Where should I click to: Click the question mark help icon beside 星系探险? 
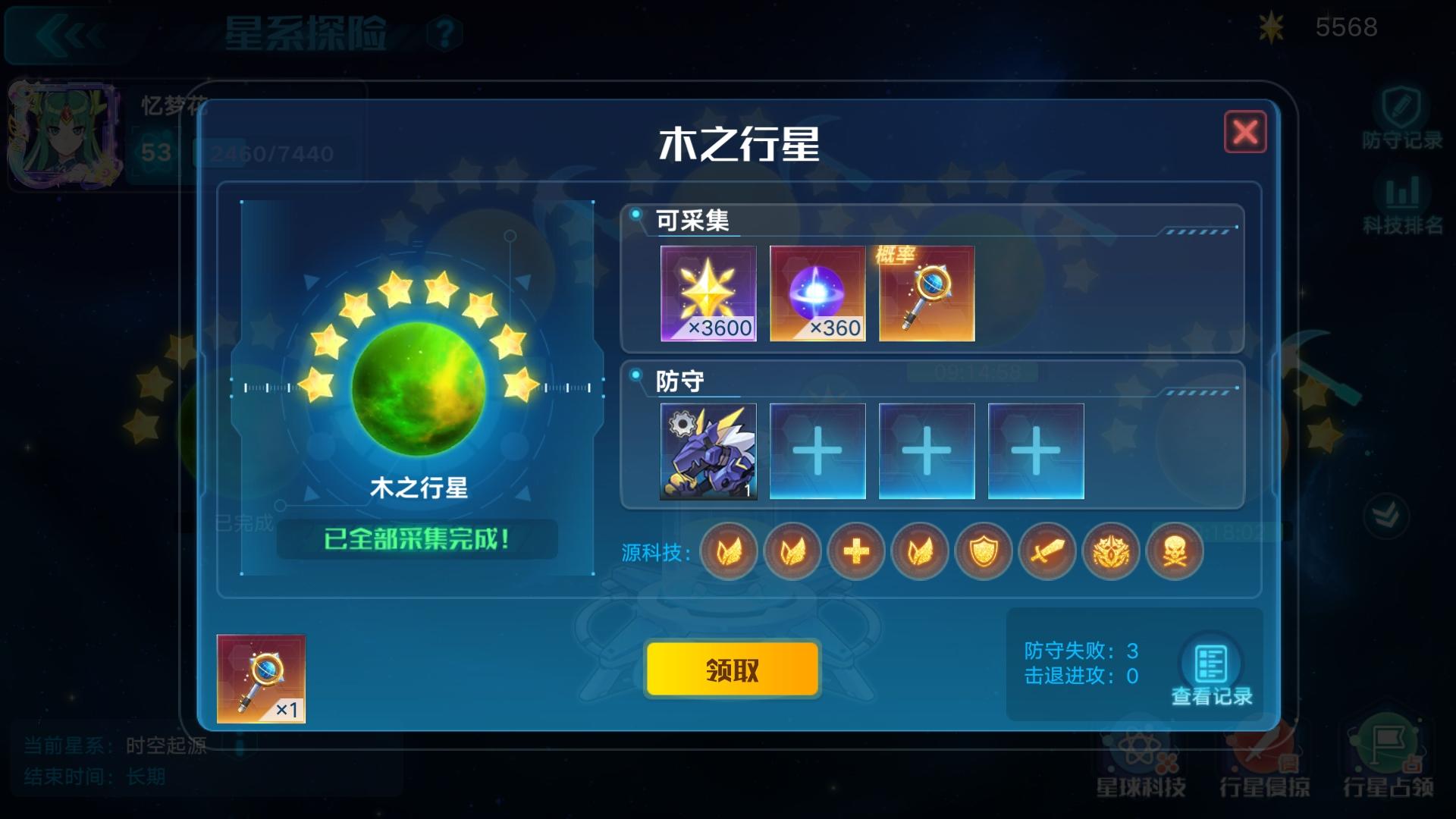(444, 32)
